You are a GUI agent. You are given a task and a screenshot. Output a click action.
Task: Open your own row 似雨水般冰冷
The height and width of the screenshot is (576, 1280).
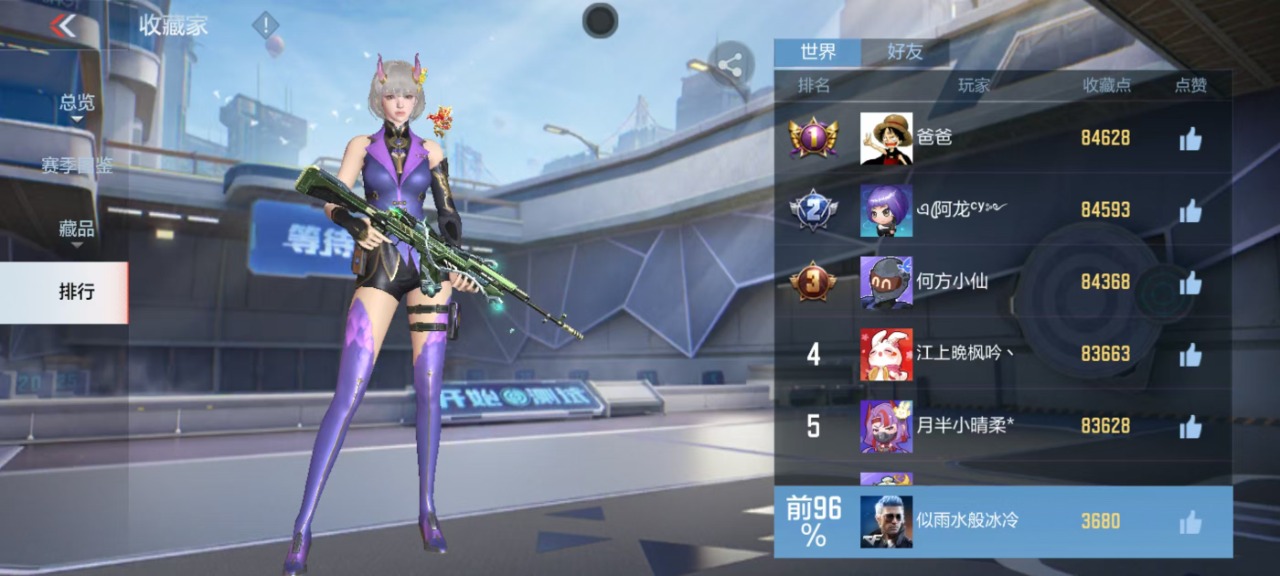pos(1000,521)
